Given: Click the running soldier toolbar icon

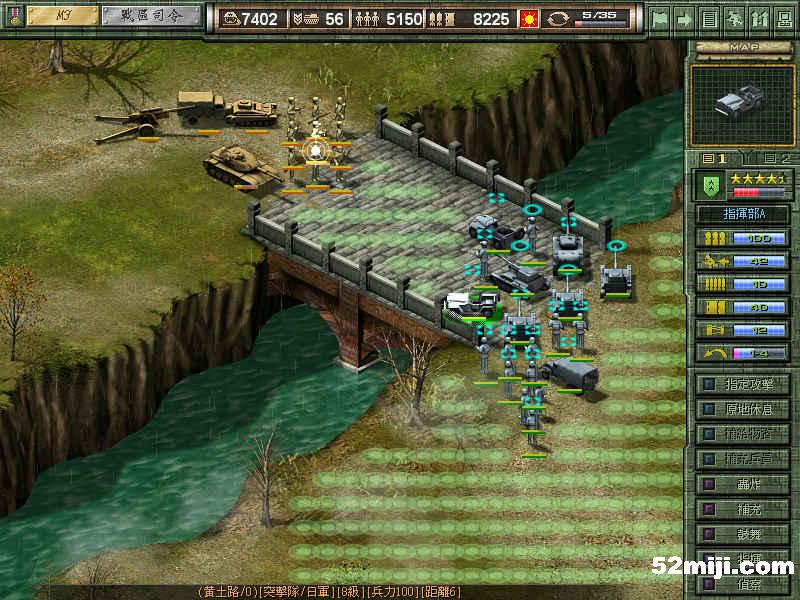Looking at the screenshot, I should click(x=733, y=18).
